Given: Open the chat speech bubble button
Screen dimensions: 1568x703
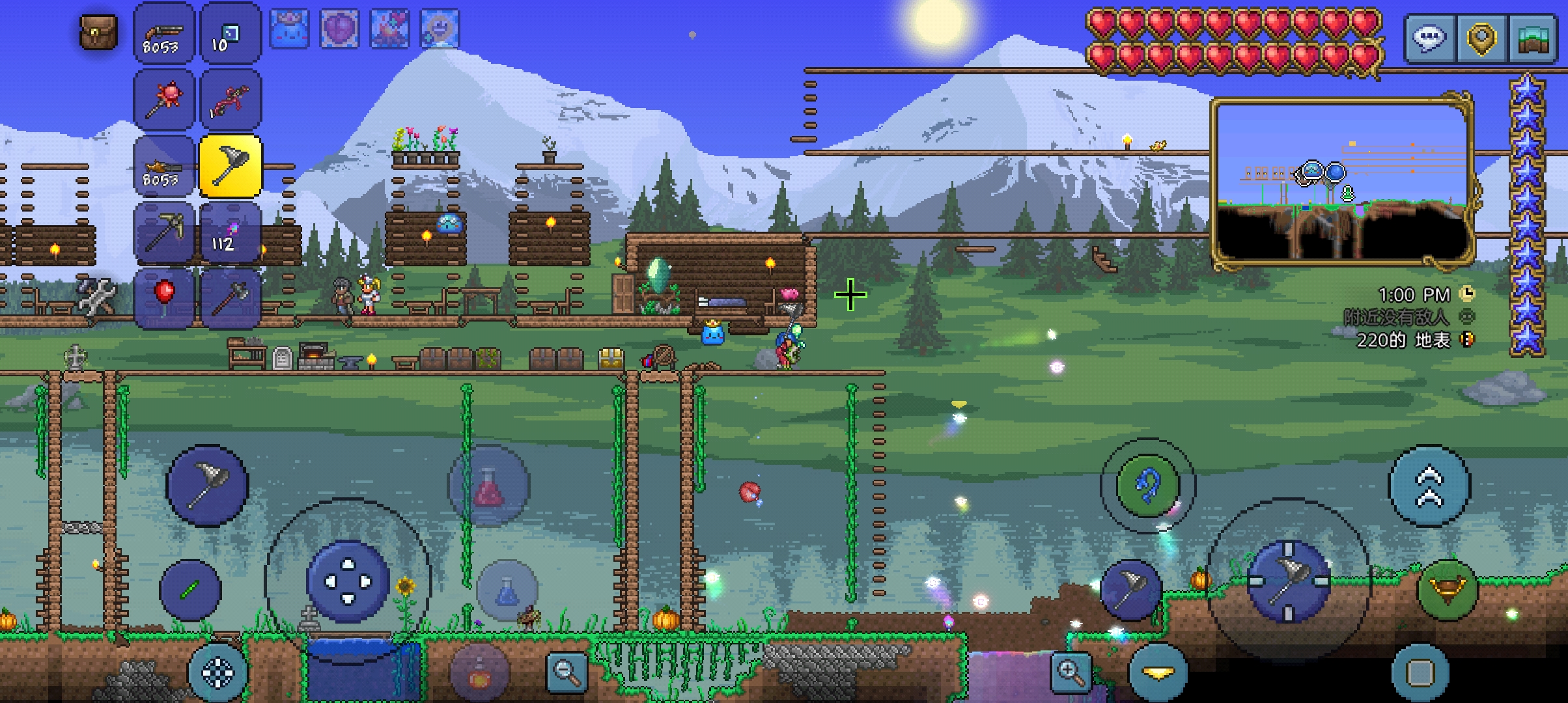Looking at the screenshot, I should point(1430,39).
